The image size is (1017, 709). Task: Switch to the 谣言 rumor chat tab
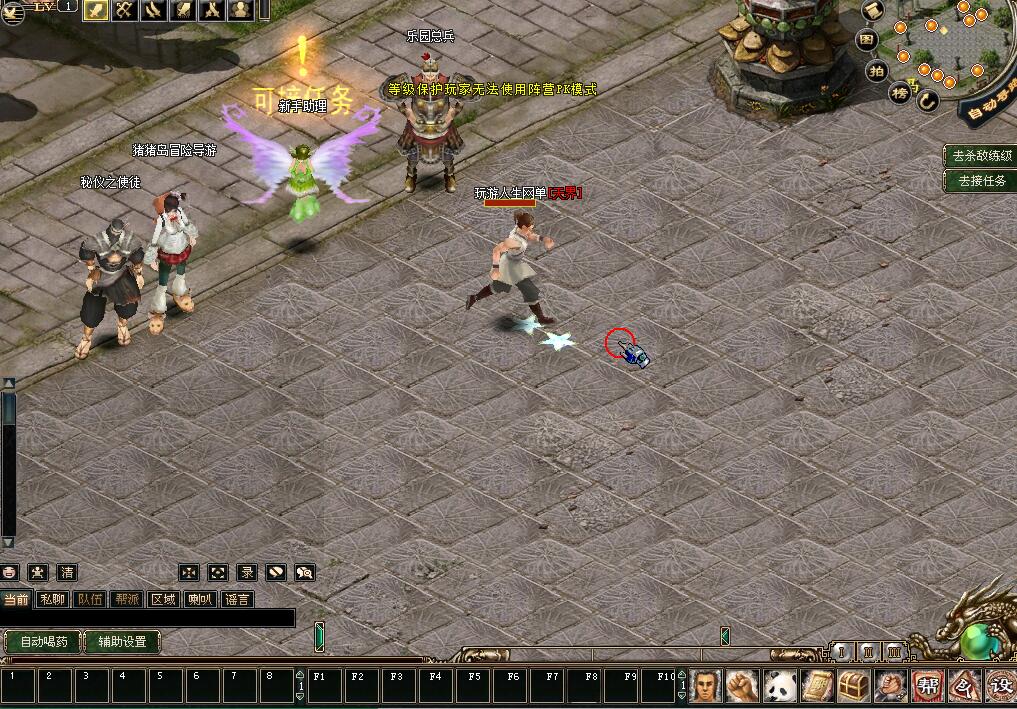click(237, 599)
